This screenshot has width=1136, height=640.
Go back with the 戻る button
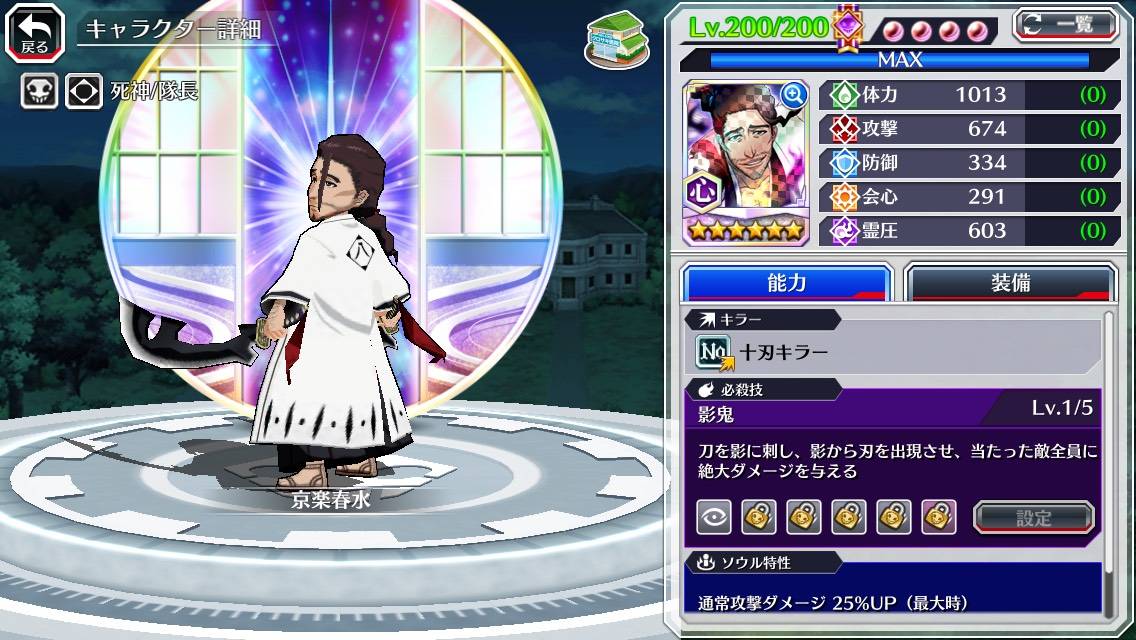point(35,31)
